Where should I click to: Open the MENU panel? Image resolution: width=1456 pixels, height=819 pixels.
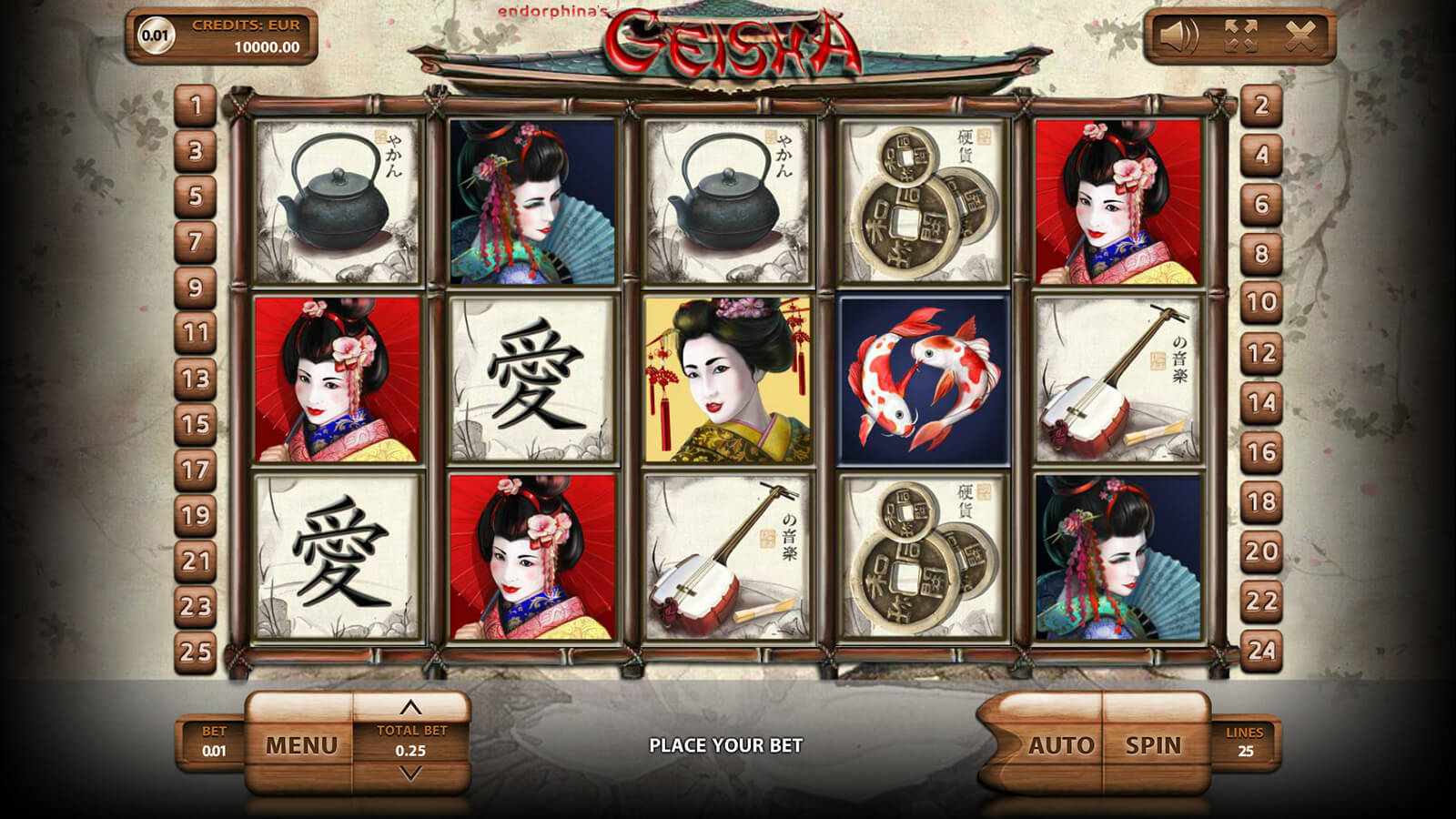(301, 745)
